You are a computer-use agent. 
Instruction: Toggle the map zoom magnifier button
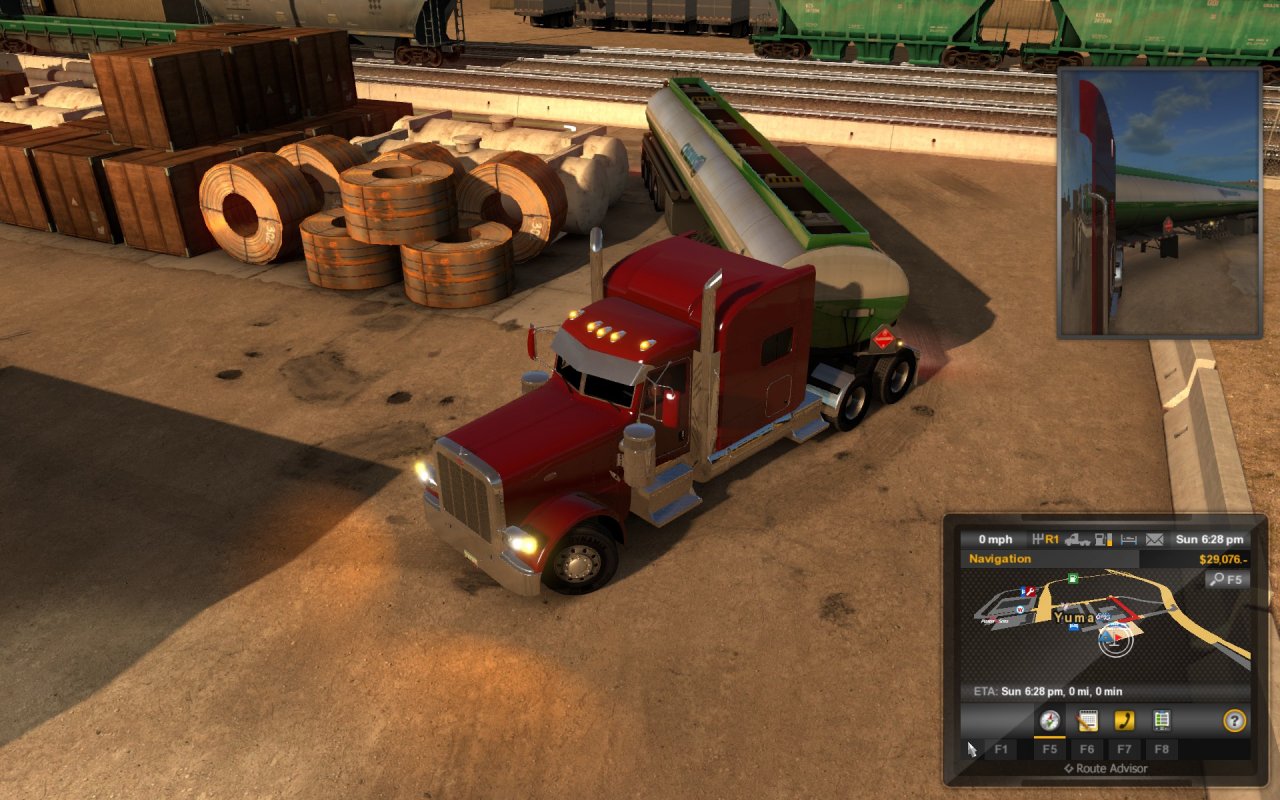pyautogui.click(x=1227, y=579)
